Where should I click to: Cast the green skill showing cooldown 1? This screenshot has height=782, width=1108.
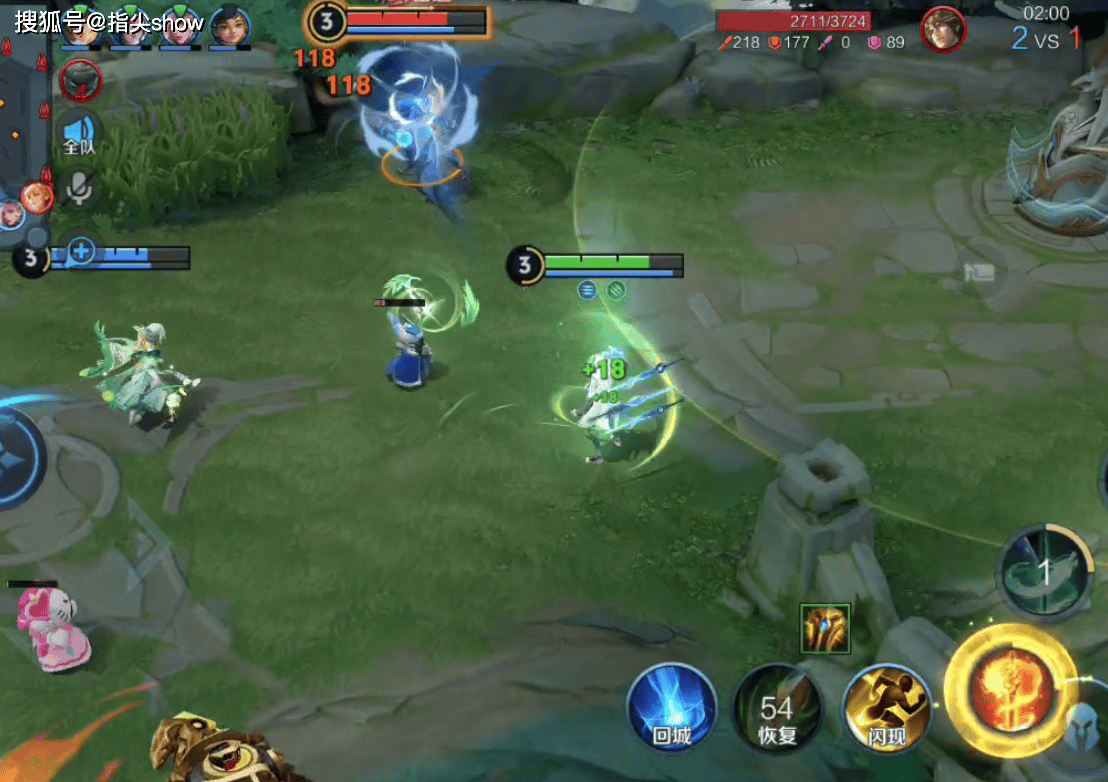(1044, 573)
